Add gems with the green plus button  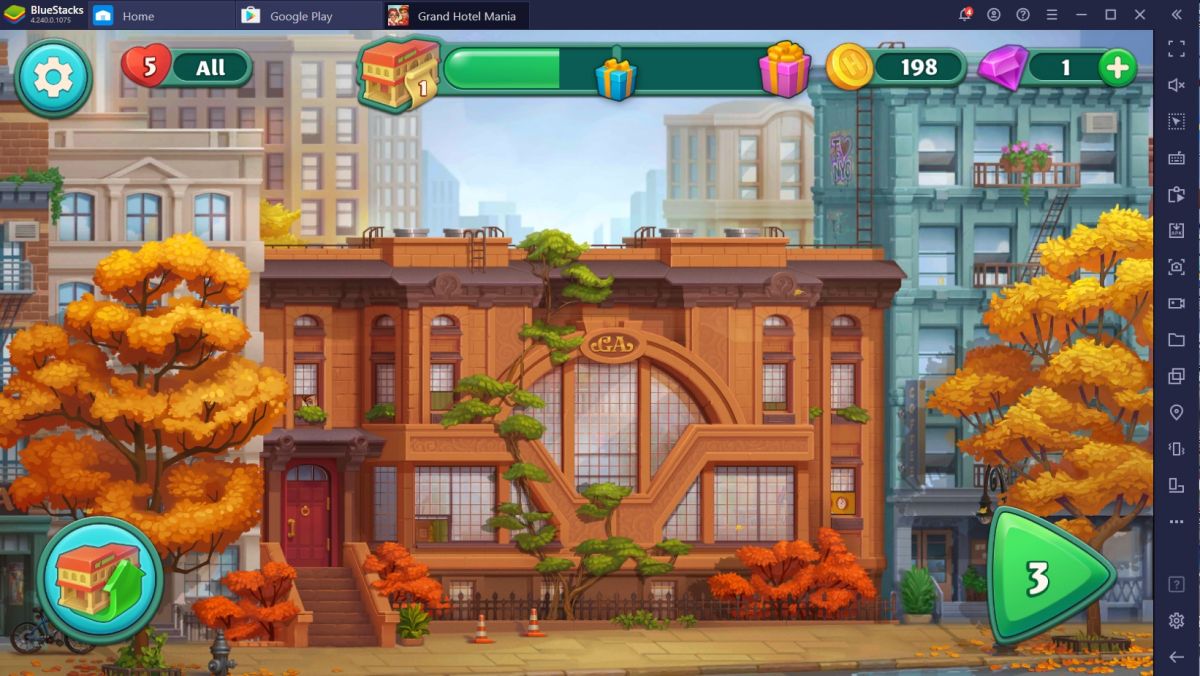pyautogui.click(x=1117, y=67)
